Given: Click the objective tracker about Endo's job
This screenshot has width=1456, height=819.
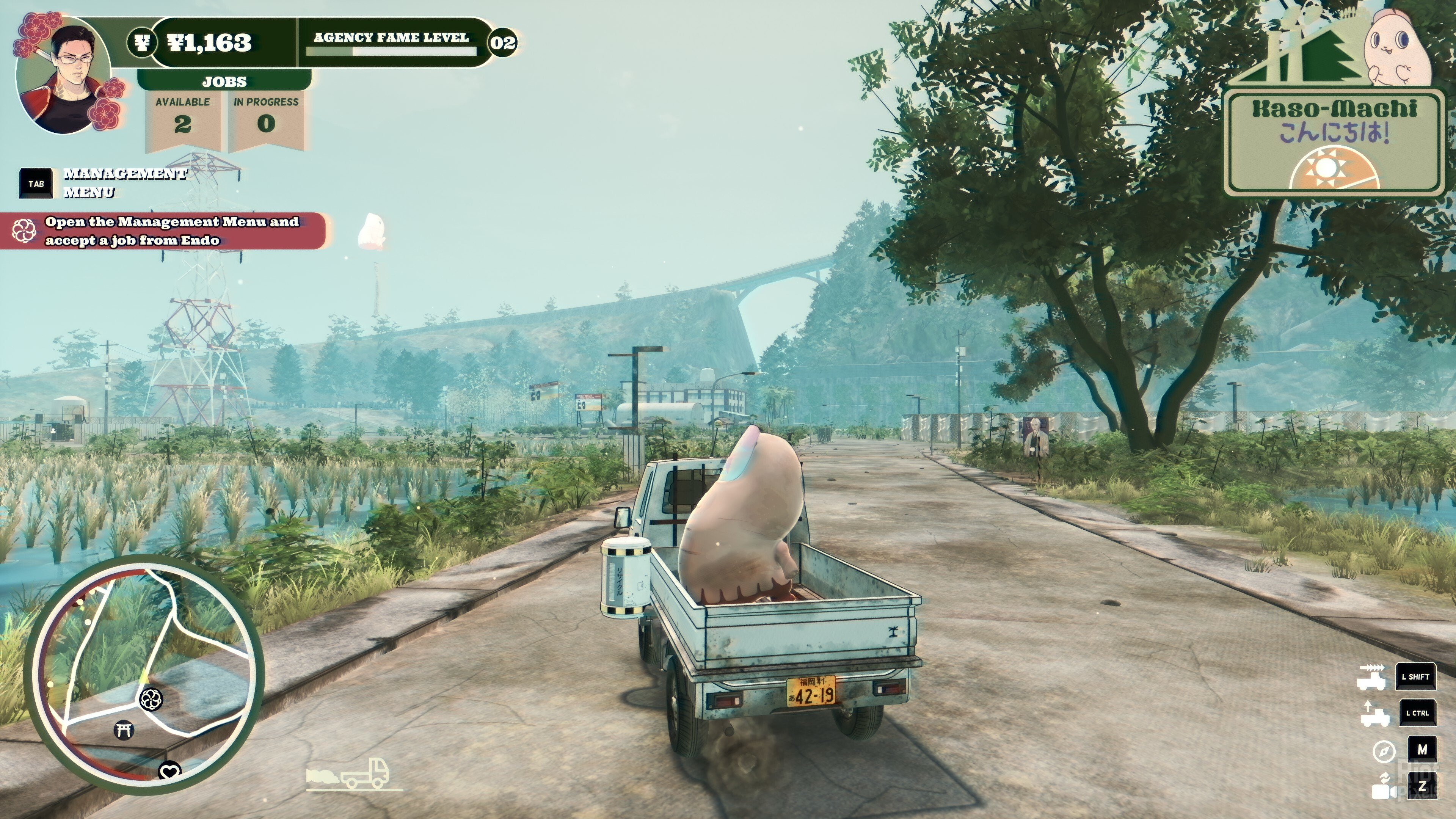Looking at the screenshot, I should 169,231.
